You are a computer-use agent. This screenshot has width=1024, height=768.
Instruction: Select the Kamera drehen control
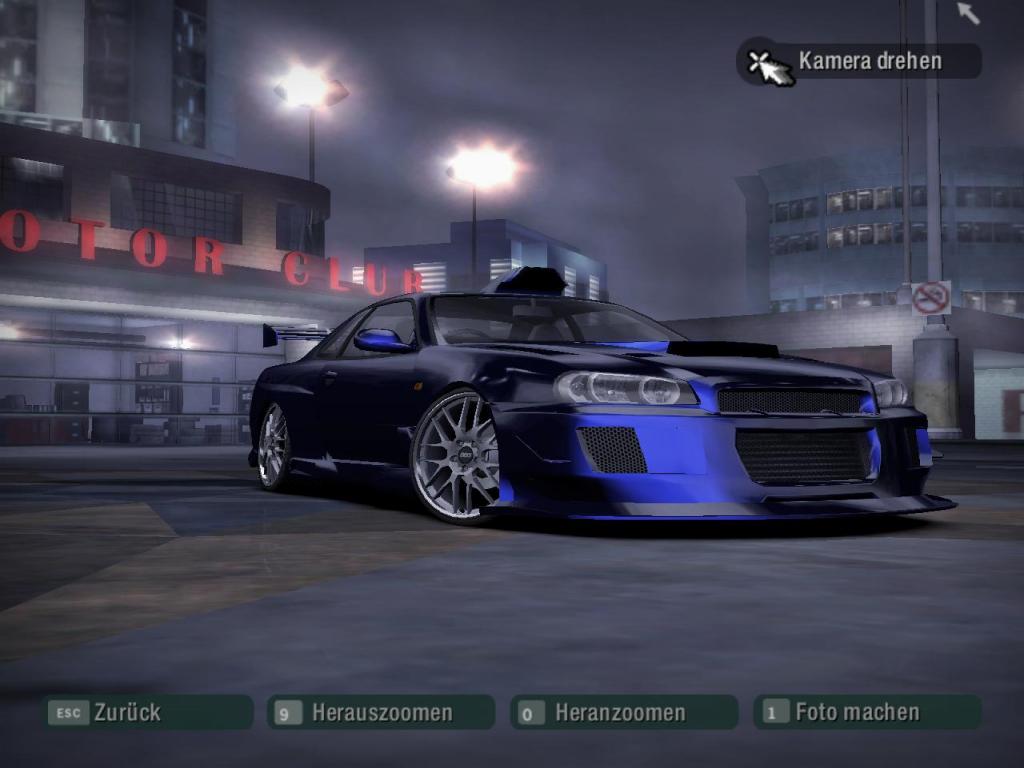pyautogui.click(x=860, y=61)
